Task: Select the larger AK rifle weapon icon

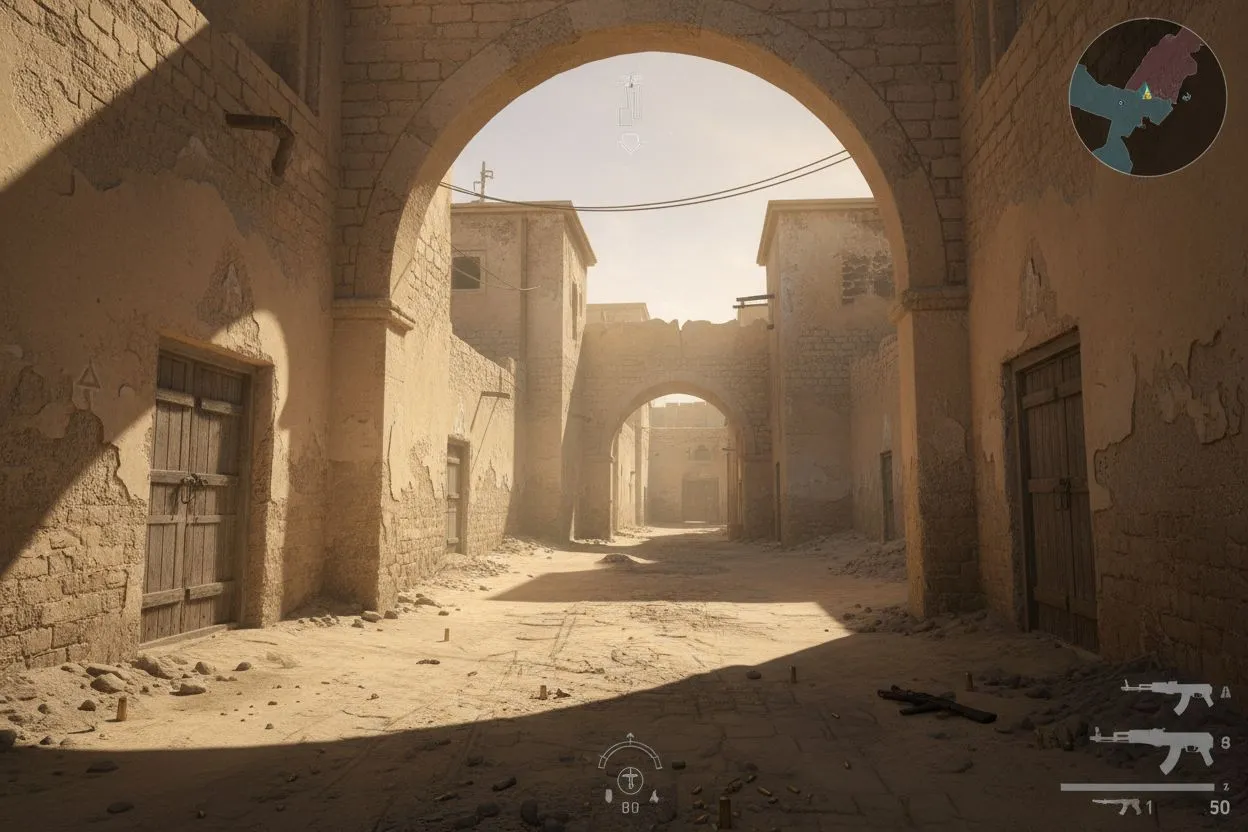Action: [x=1151, y=745]
